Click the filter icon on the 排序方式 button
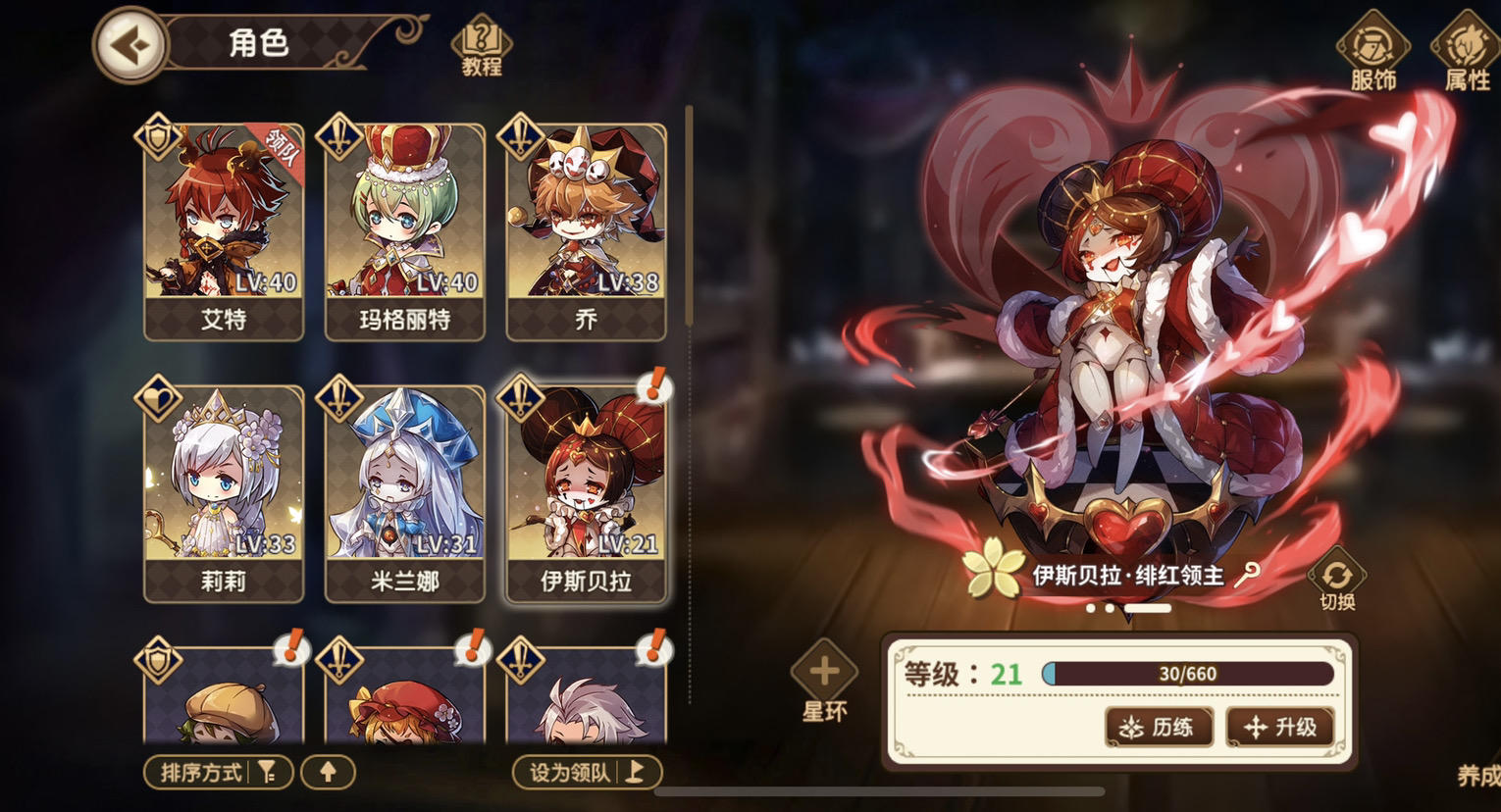This screenshot has width=1501, height=812. point(265,772)
